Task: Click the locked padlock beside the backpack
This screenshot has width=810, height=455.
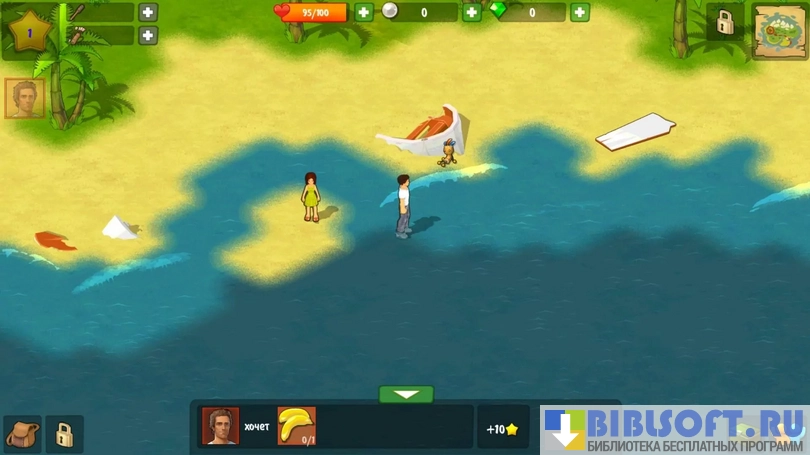Action: pyautogui.click(x=64, y=434)
